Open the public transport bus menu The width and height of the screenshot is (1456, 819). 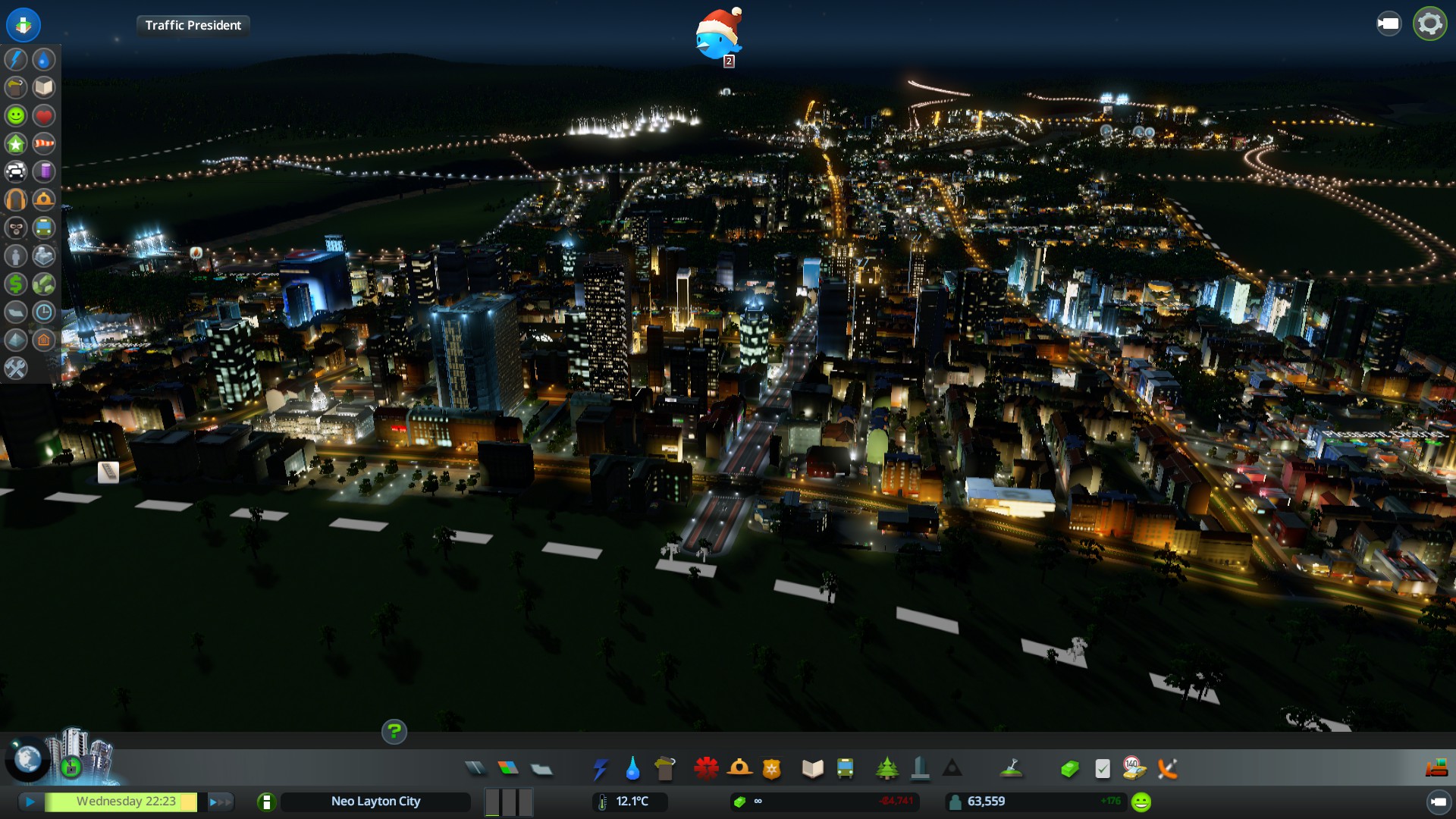click(x=845, y=769)
